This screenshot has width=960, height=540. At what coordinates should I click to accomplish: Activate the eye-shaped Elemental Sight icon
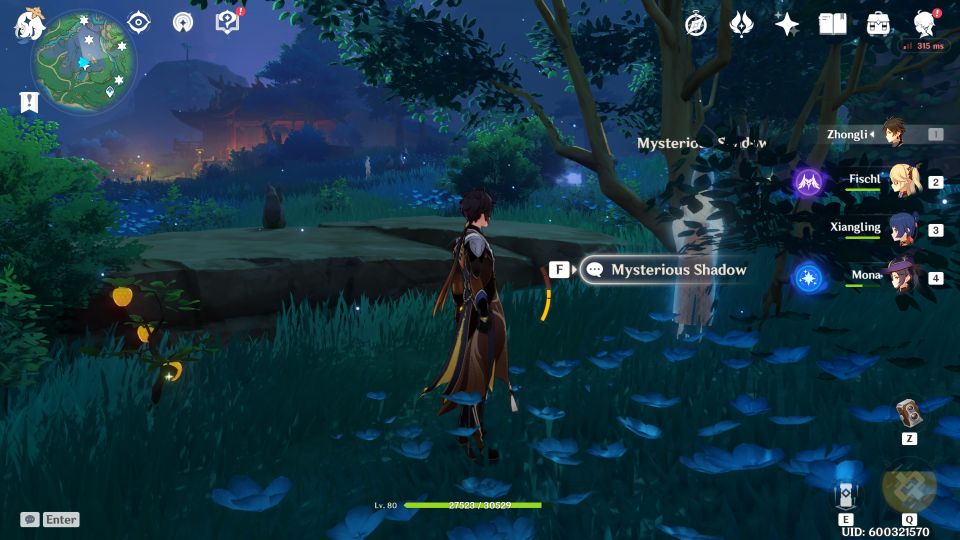(x=139, y=22)
